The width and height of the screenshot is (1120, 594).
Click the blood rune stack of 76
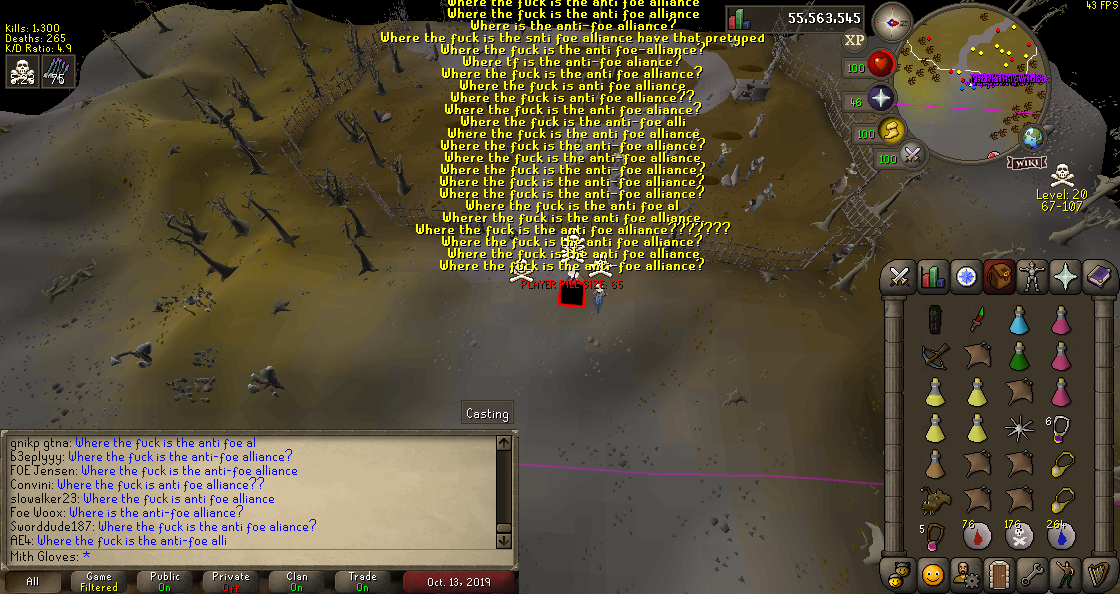(x=977, y=536)
